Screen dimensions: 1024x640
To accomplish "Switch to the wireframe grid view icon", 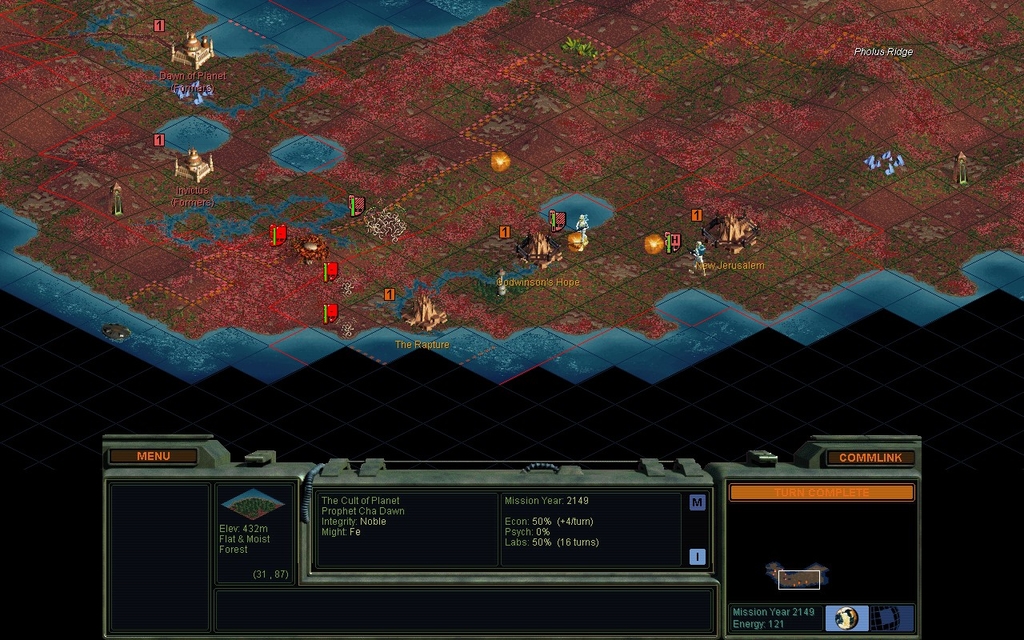I will tap(882, 618).
